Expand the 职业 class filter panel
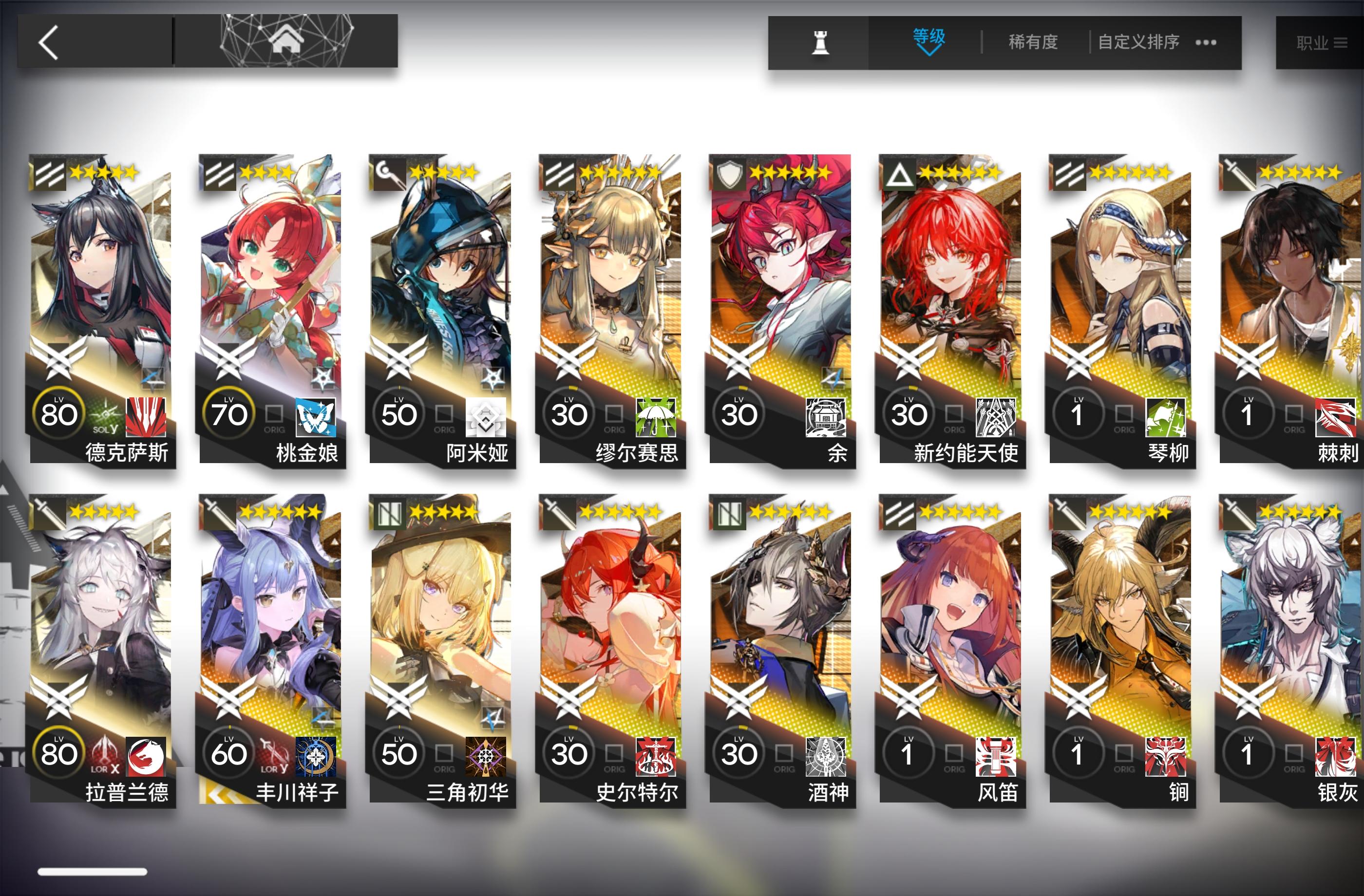 [x=1324, y=42]
